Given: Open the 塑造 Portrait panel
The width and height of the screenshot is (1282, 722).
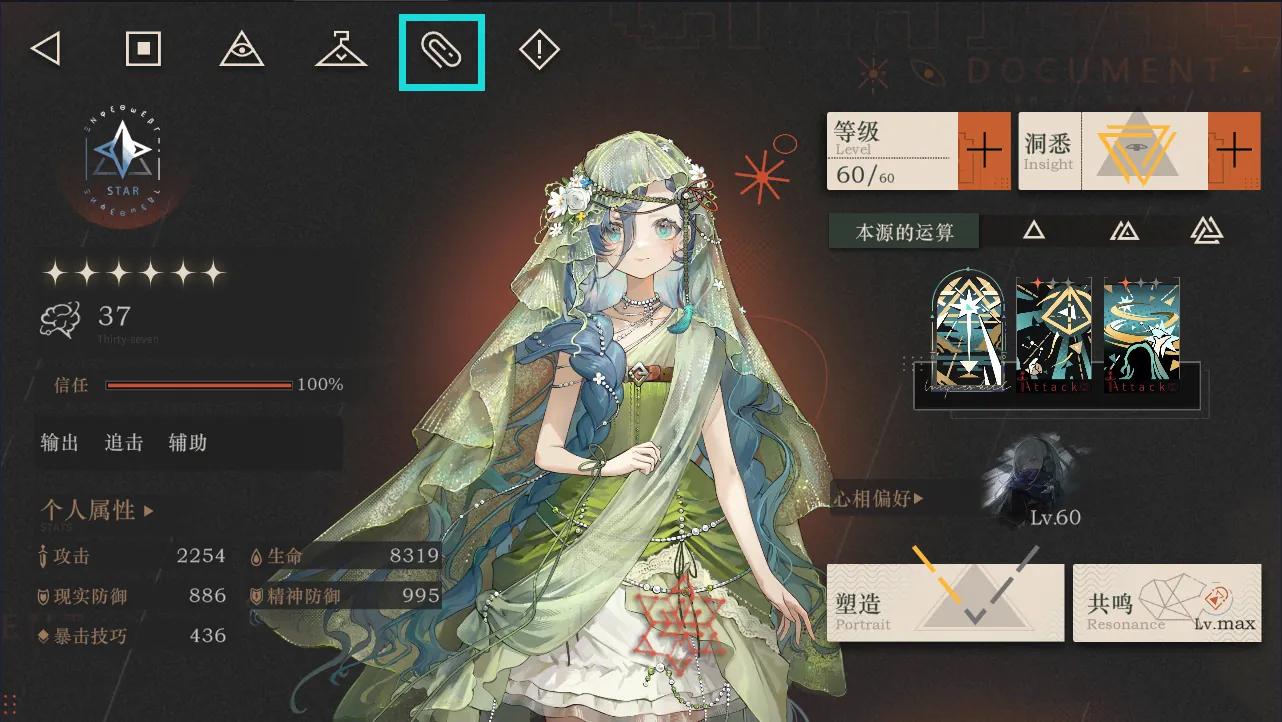Looking at the screenshot, I should (x=944, y=601).
